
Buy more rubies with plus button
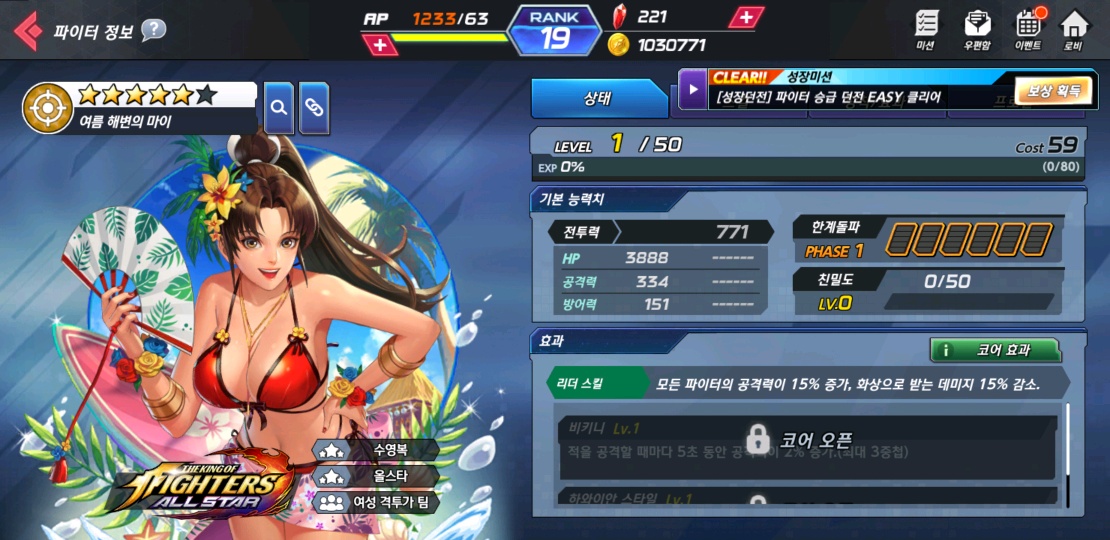pos(745,17)
